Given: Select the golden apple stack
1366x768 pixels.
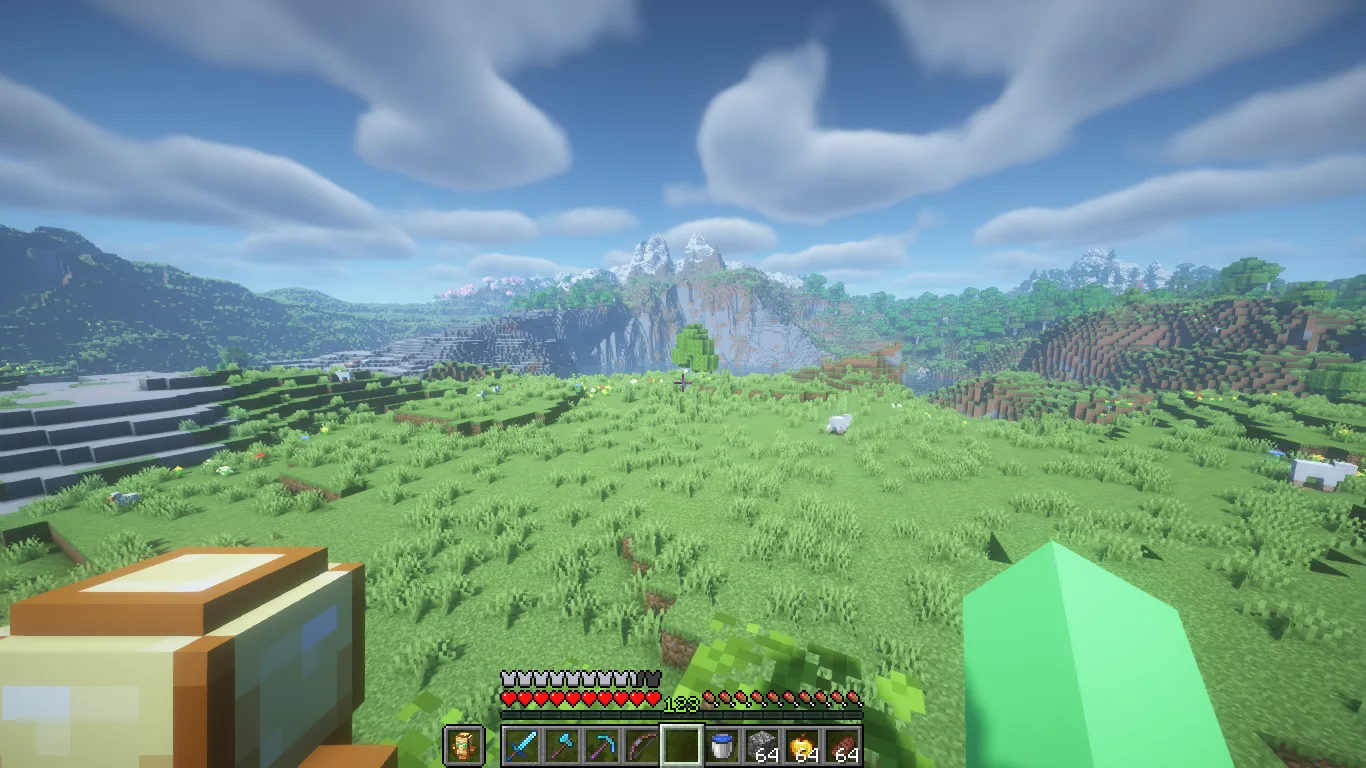Looking at the screenshot, I should point(802,746).
